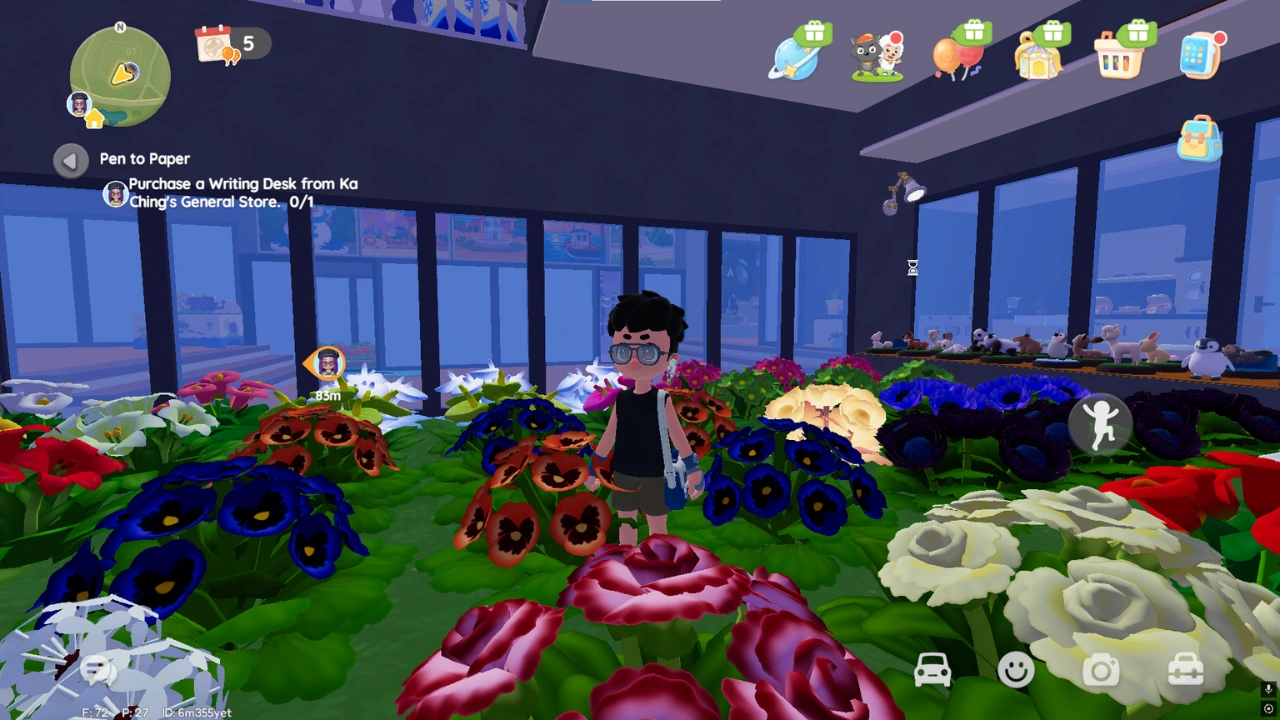Tap the jump action button
The height and width of the screenshot is (720, 1280).
pos(1101,425)
